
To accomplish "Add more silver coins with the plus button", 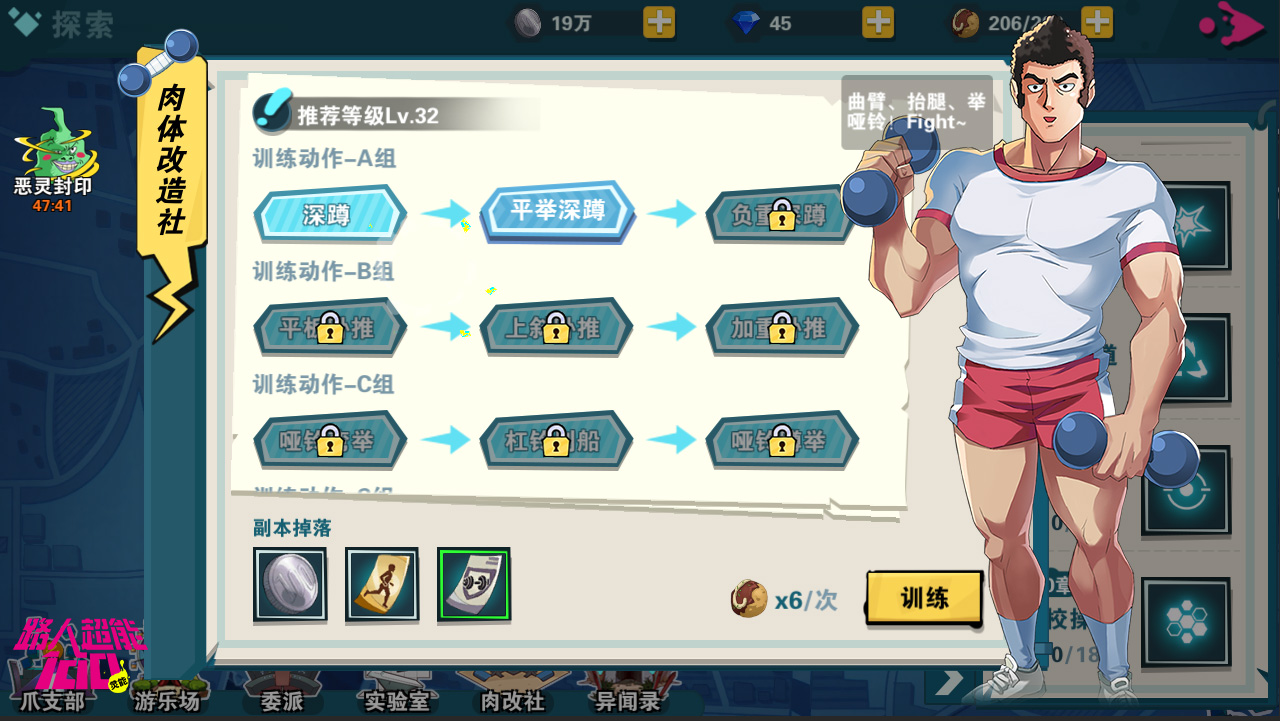I will pyautogui.click(x=659, y=22).
